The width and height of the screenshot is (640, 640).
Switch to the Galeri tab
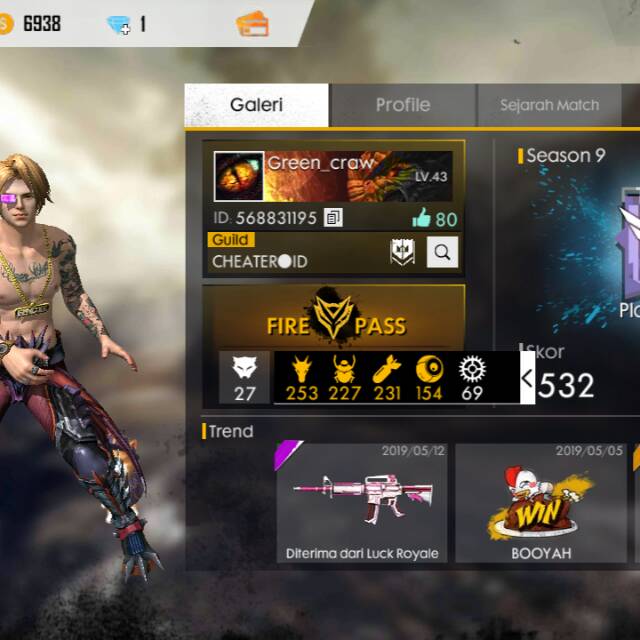coord(257,105)
